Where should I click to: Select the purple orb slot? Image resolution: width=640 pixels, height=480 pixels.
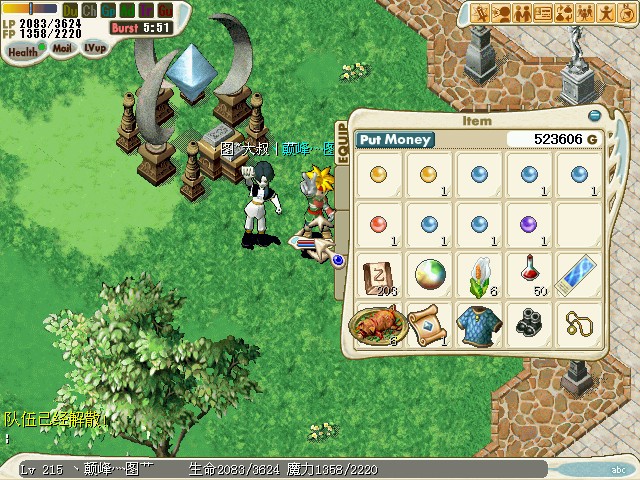[x=529, y=223]
